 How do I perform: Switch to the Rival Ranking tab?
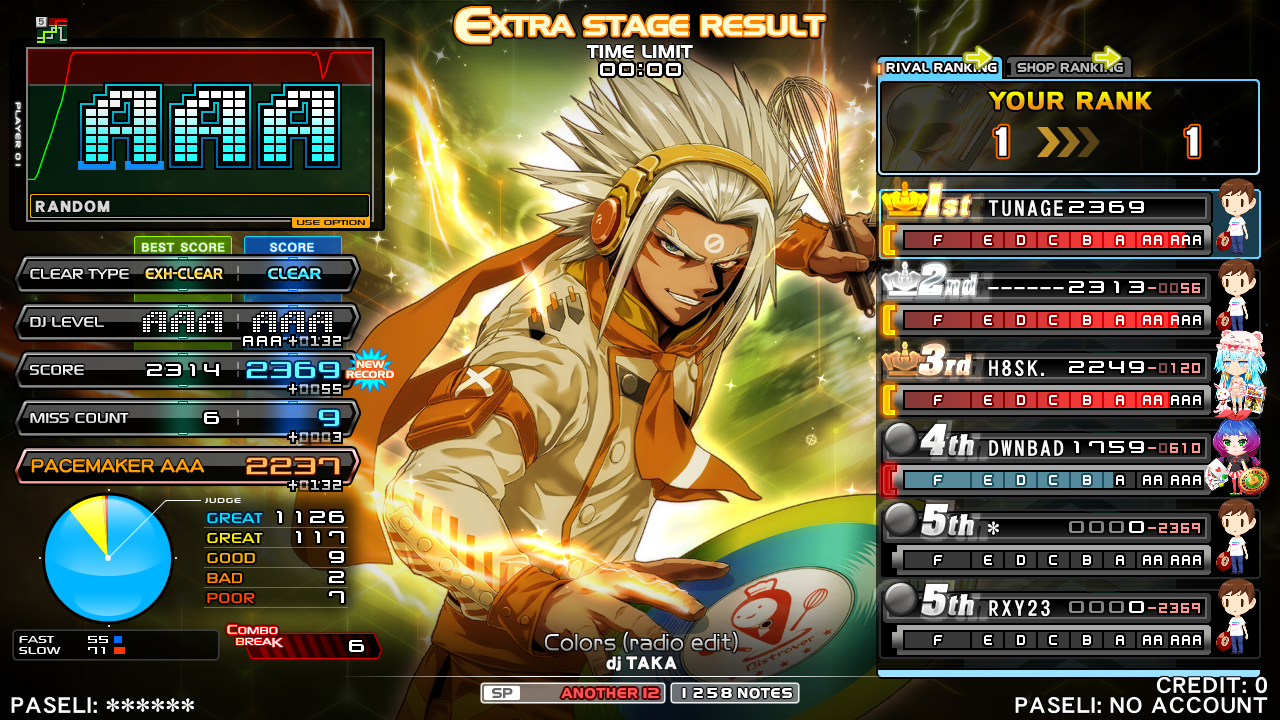[x=939, y=68]
